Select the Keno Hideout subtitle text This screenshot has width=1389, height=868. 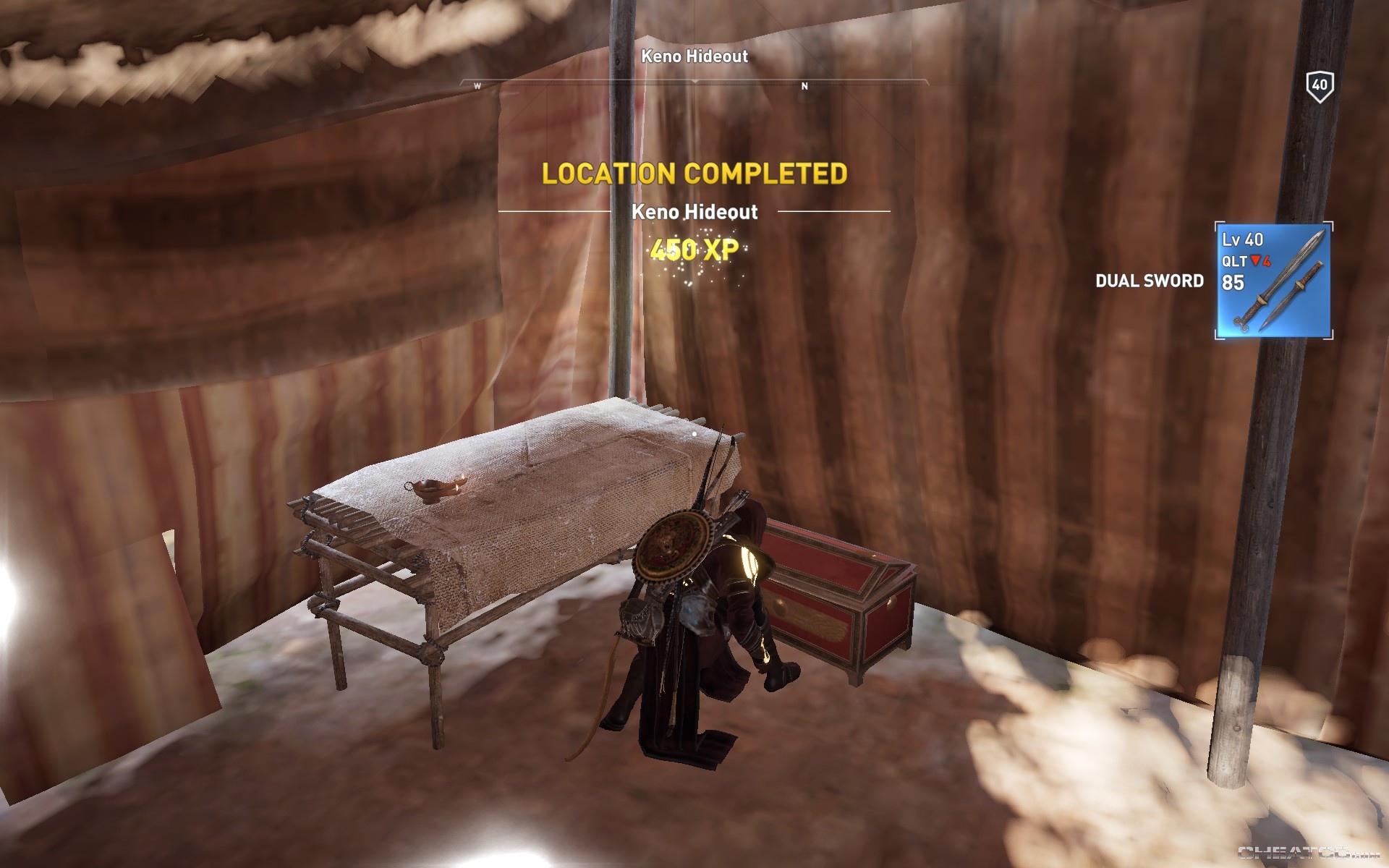(x=694, y=213)
